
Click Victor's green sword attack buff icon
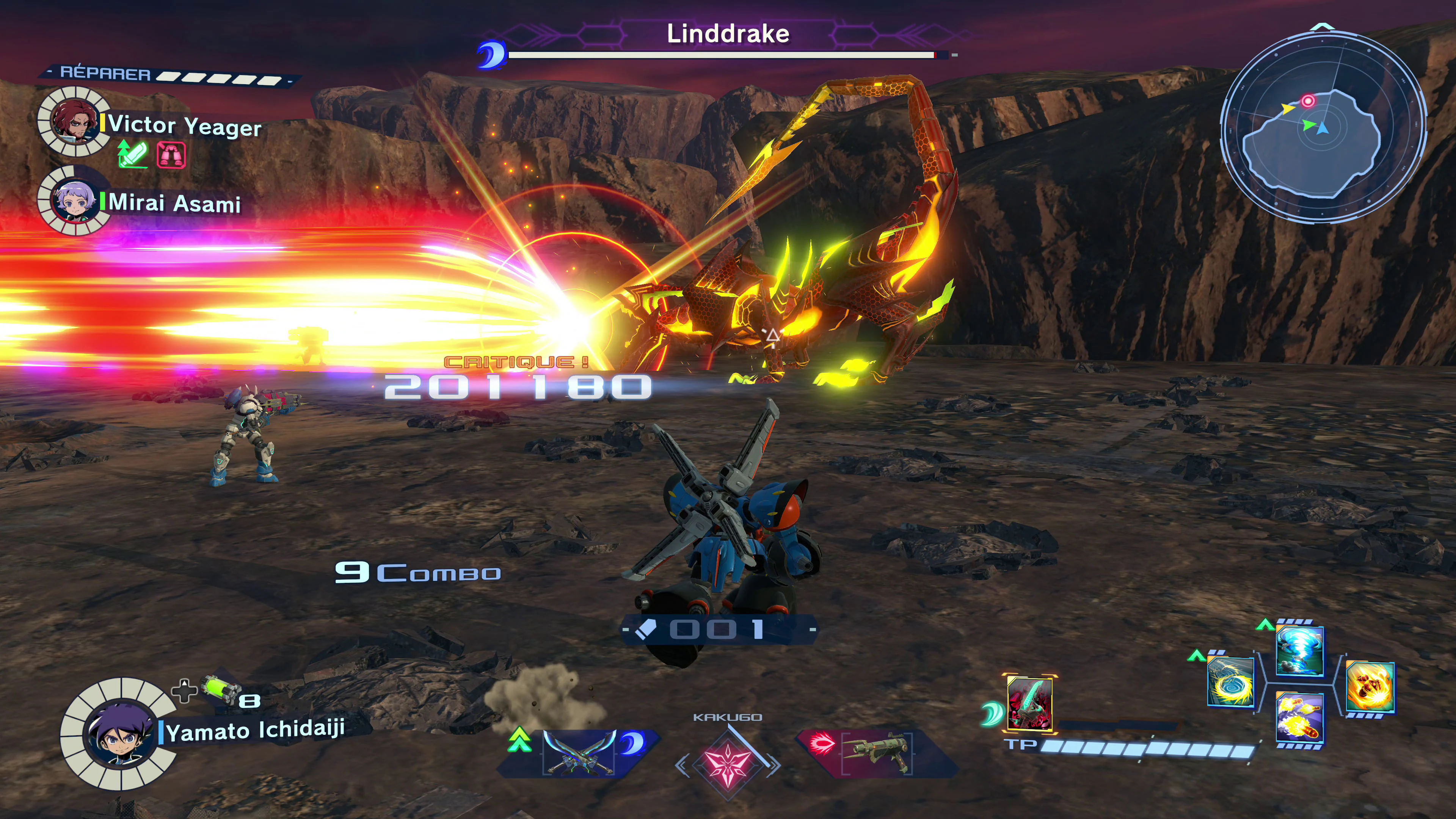pyautogui.click(x=133, y=154)
